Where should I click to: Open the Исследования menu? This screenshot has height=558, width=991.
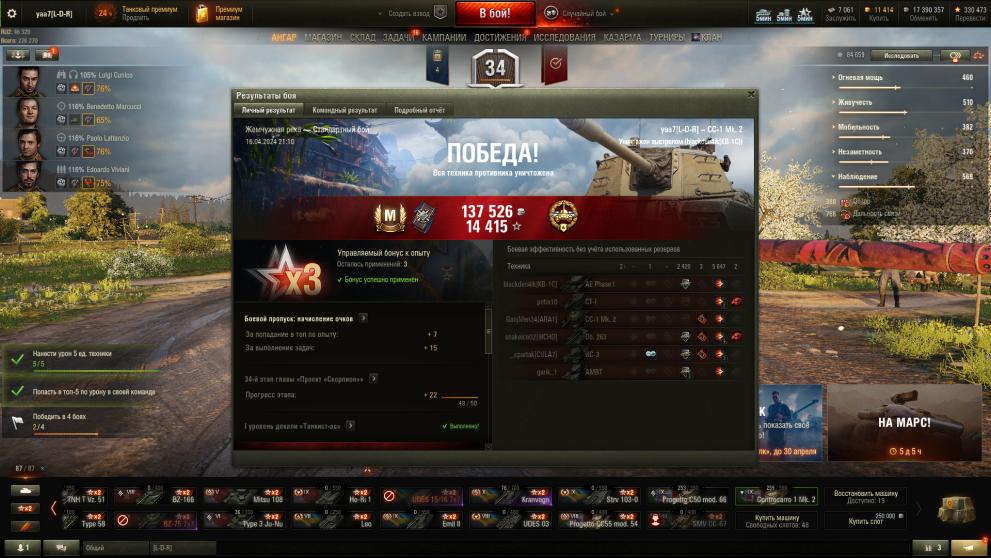[564, 38]
